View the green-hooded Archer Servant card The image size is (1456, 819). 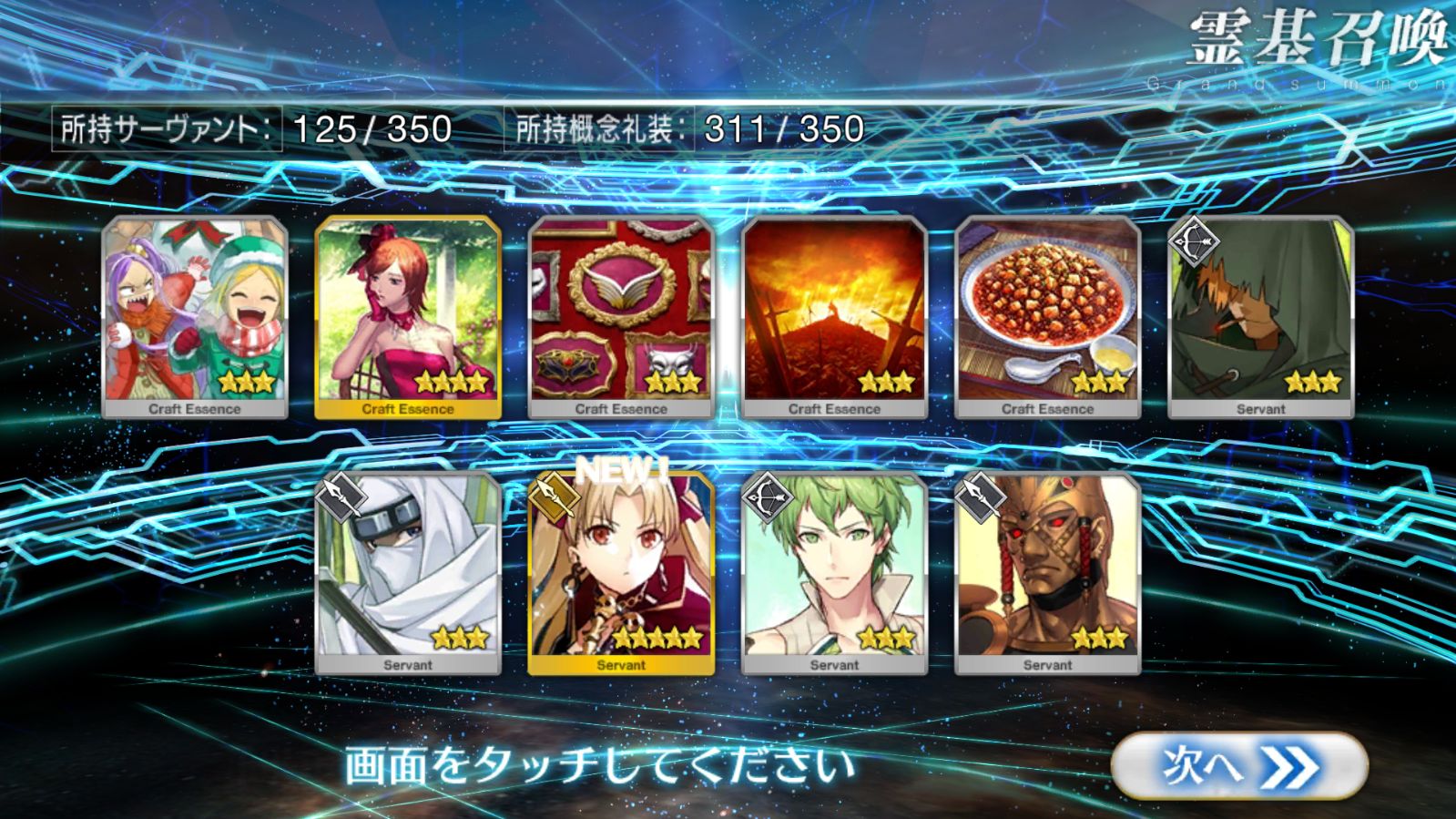click(1260, 317)
